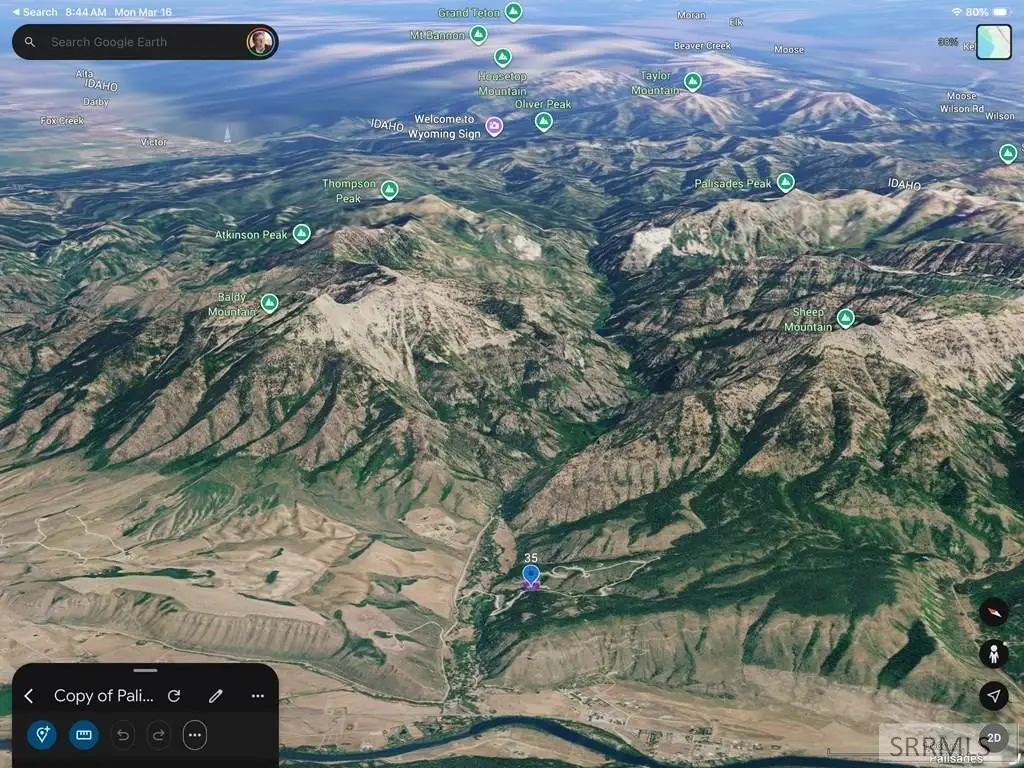Open the circled more-tools button
The image size is (1024, 768).
pos(194,735)
